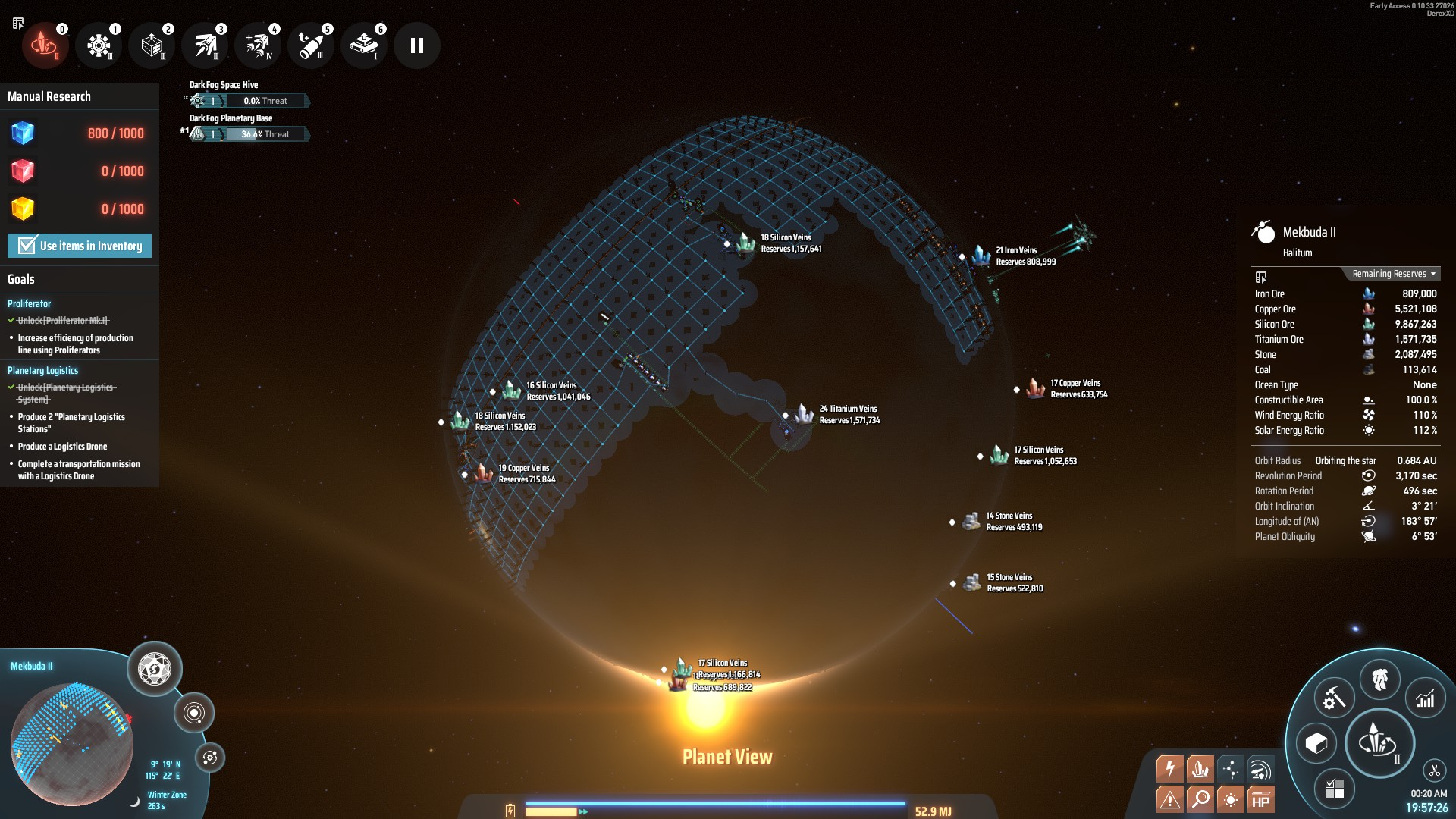This screenshot has height=819, width=1456.
Task: Toggle the vein resource crystal overlay
Action: click(x=1200, y=769)
